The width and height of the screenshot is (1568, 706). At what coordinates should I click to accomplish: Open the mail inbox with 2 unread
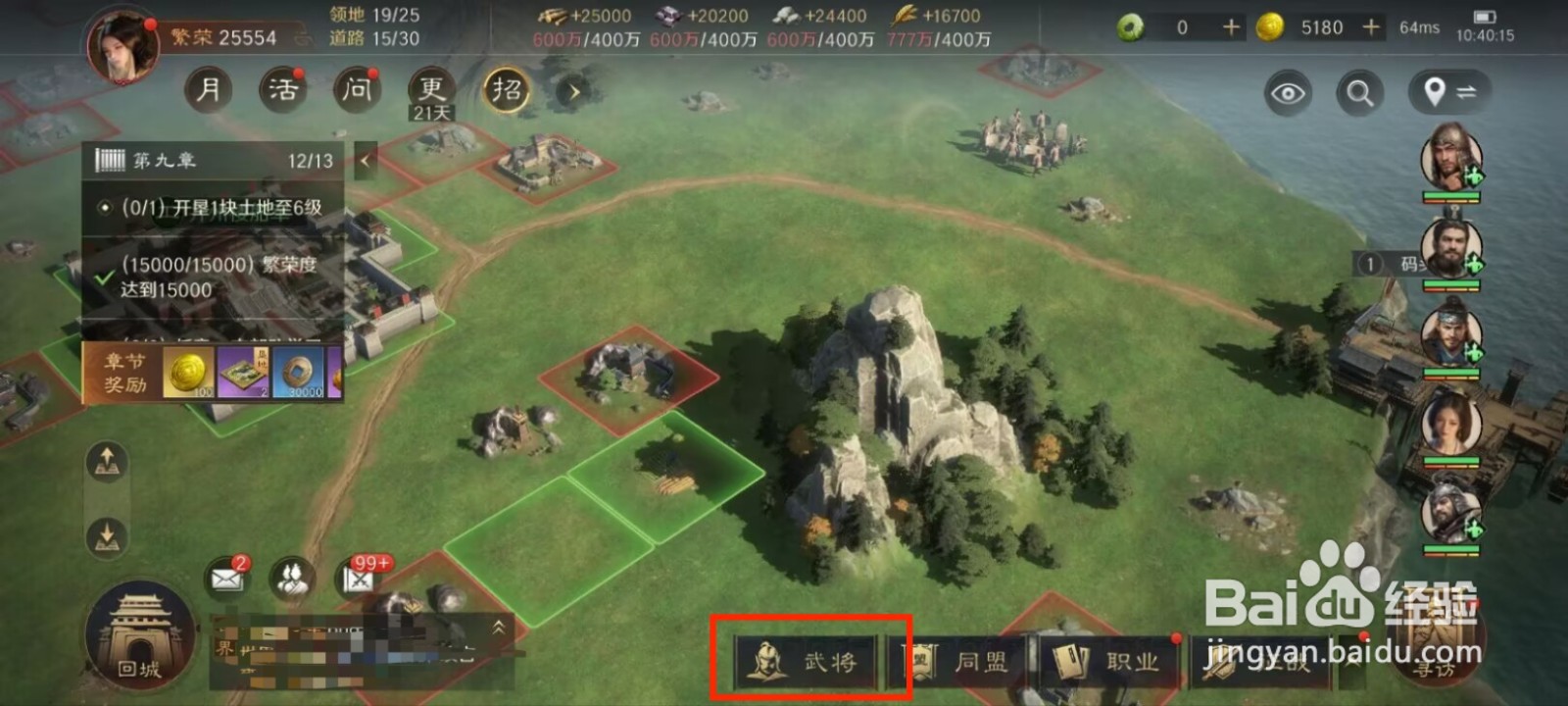[226, 578]
